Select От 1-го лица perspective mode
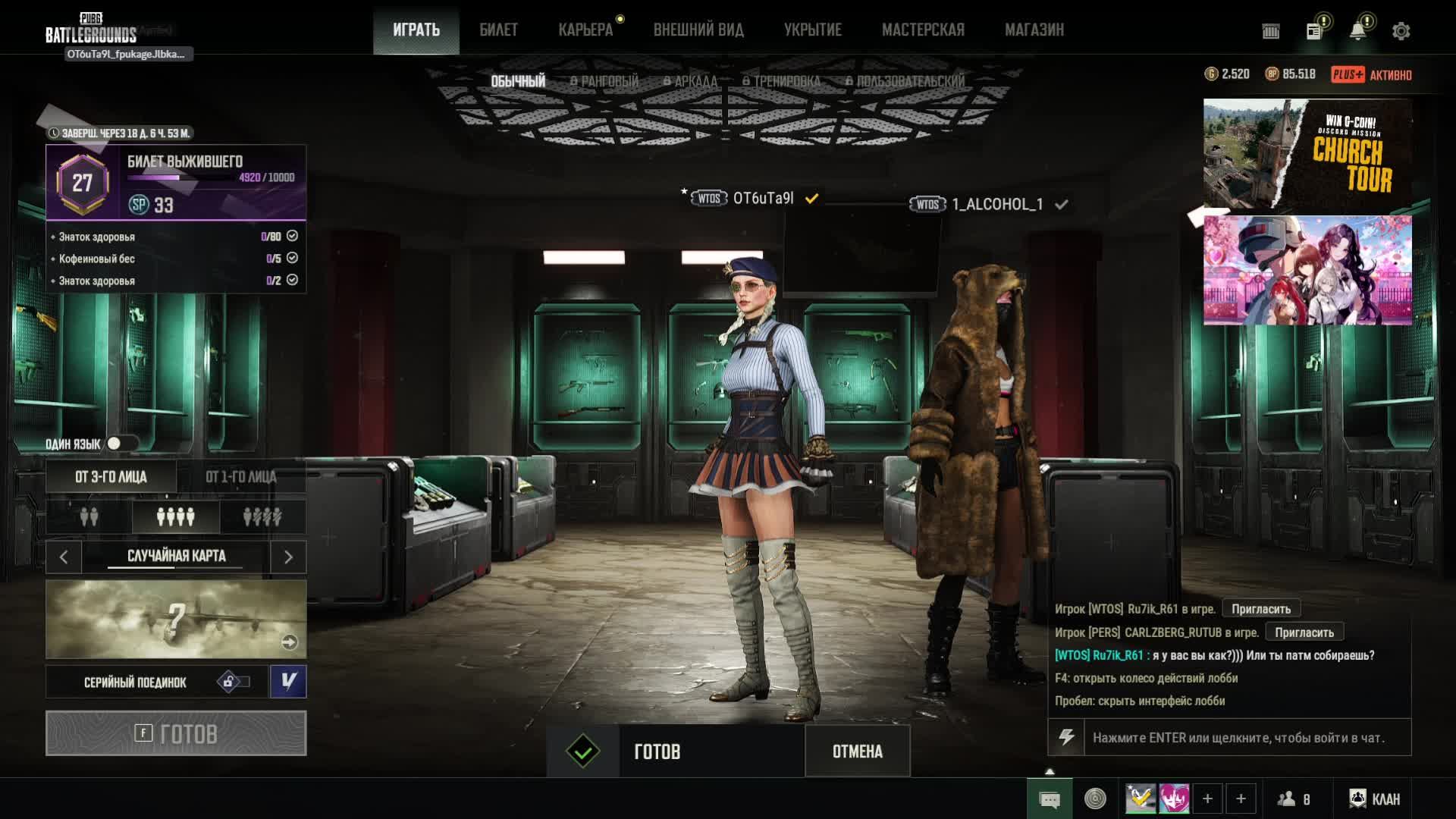The width and height of the screenshot is (1456, 819). pyautogui.click(x=241, y=477)
